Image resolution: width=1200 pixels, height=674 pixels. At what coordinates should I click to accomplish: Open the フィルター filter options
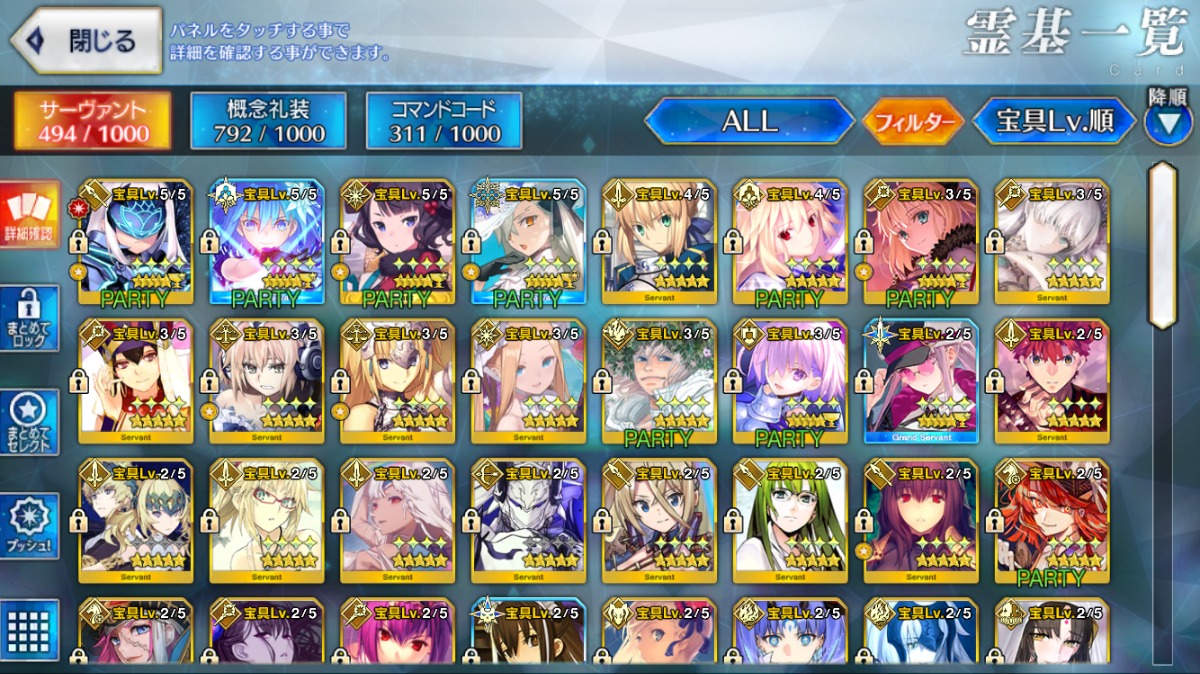point(913,122)
